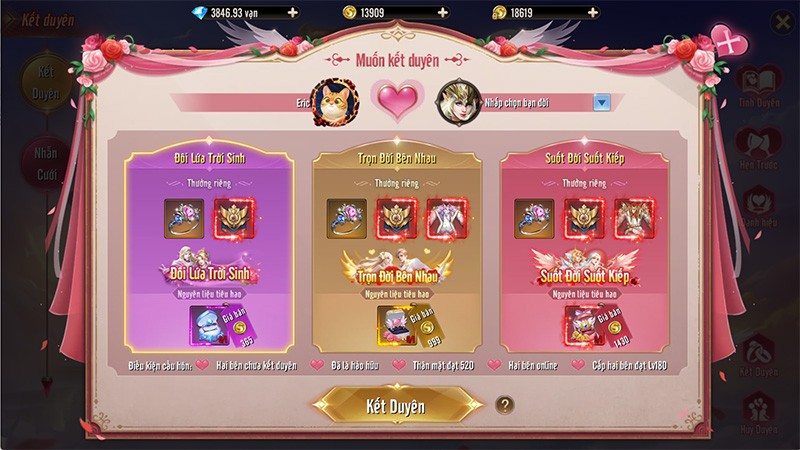Open the question mark help icon
Screen dimensions: 800x450
[x=506, y=405]
